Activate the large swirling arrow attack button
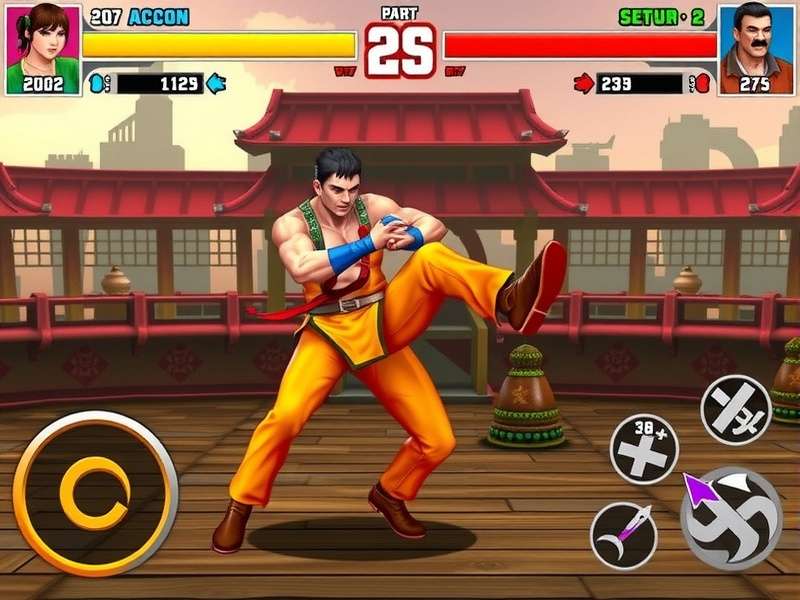 tap(730, 517)
